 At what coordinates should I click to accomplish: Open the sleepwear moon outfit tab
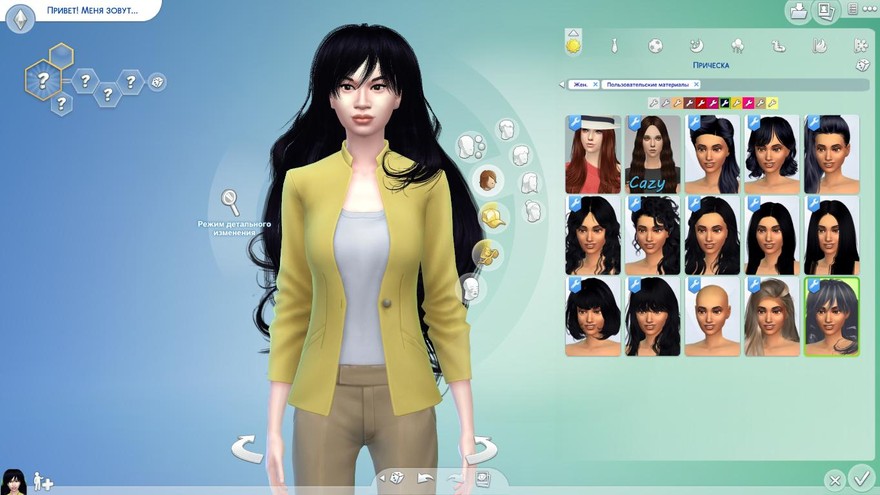point(696,46)
